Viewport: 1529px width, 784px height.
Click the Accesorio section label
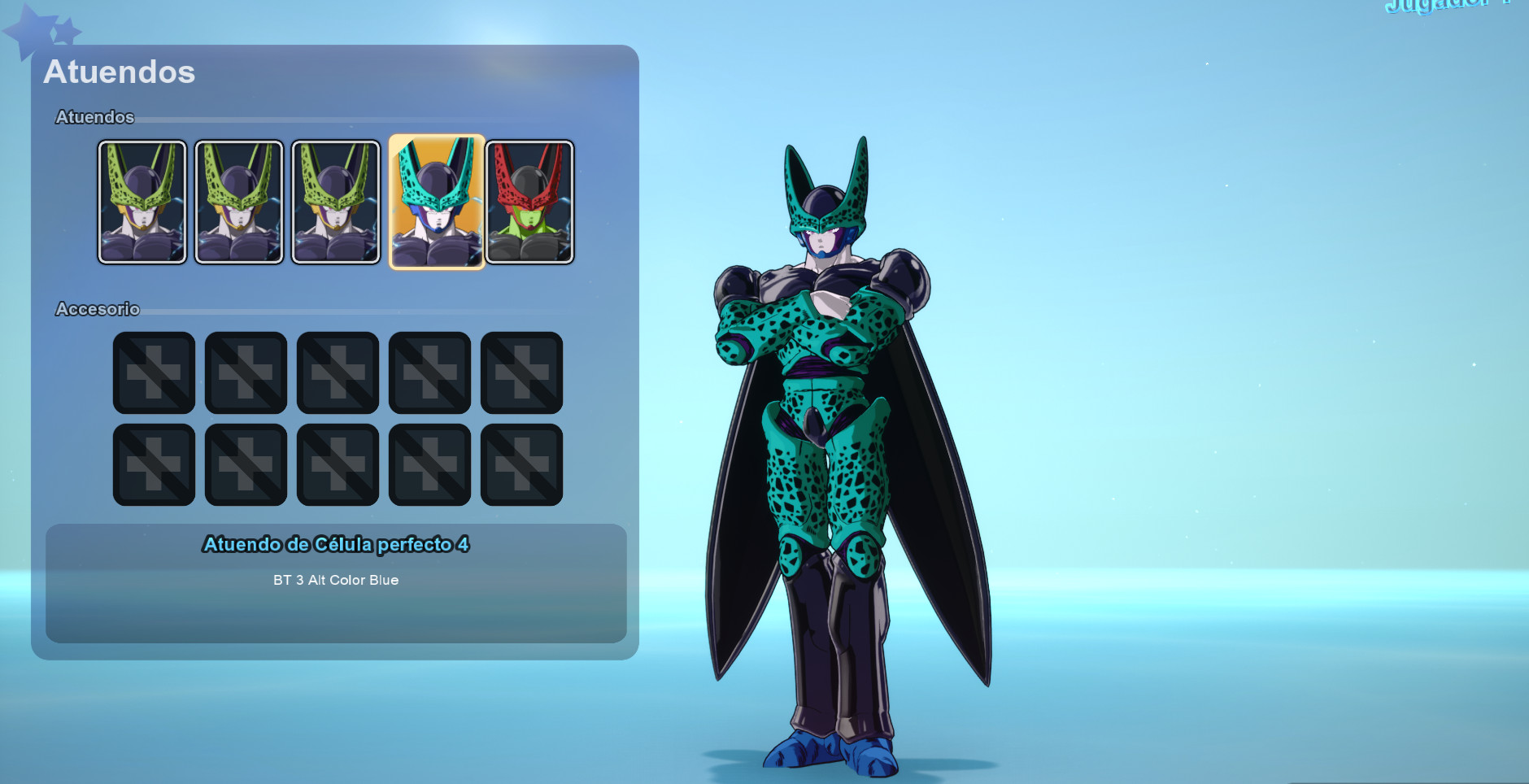(x=98, y=310)
